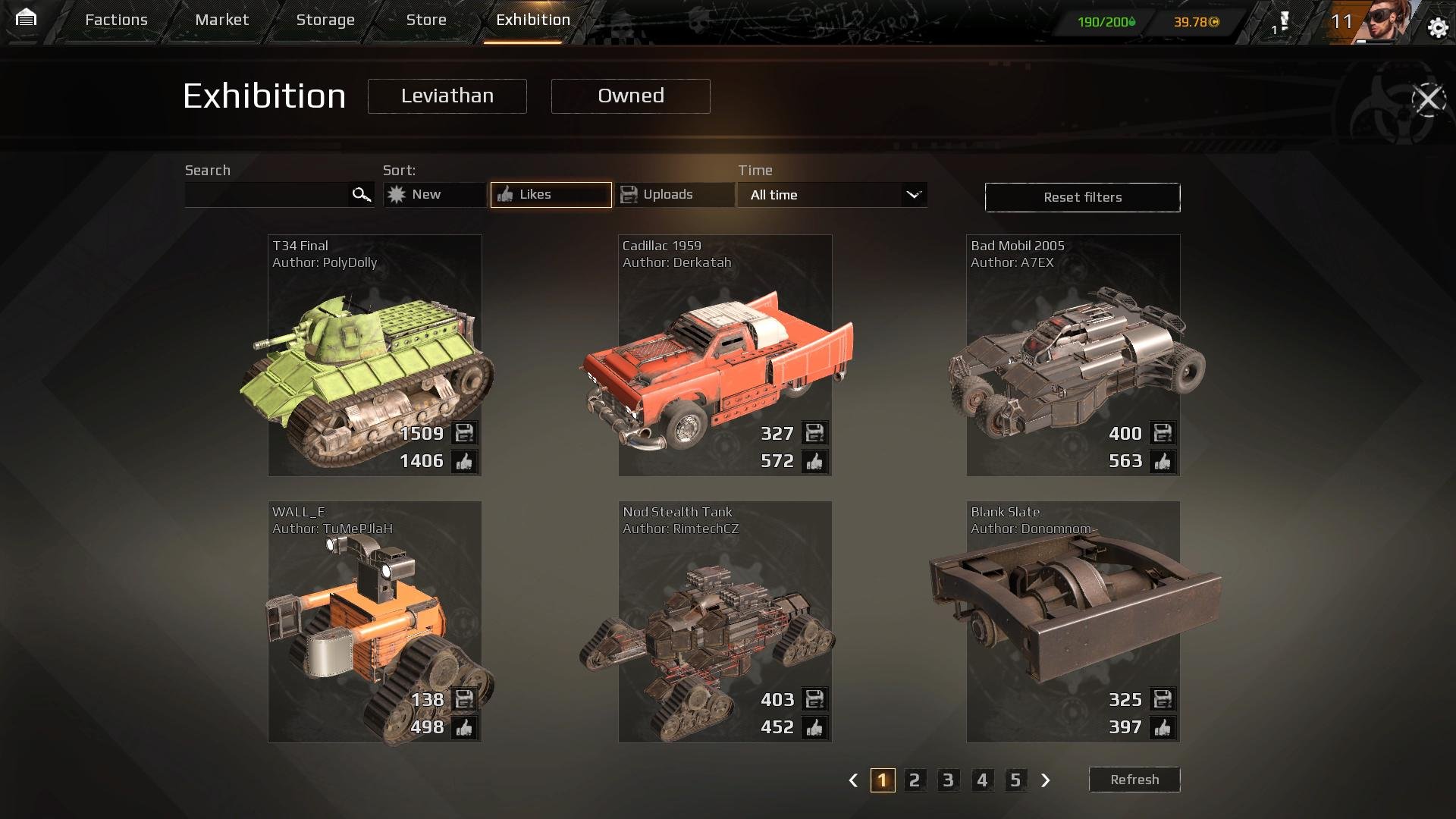Screen dimensions: 1456x819
Task: Select the T34 Final vehicle card
Action: 375,355
